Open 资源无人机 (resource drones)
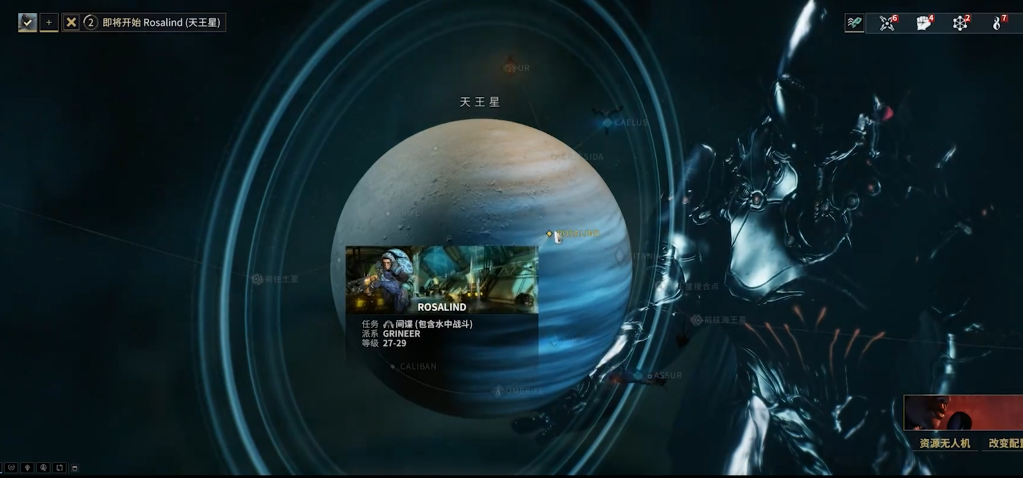This screenshot has width=1023, height=478. click(x=944, y=443)
